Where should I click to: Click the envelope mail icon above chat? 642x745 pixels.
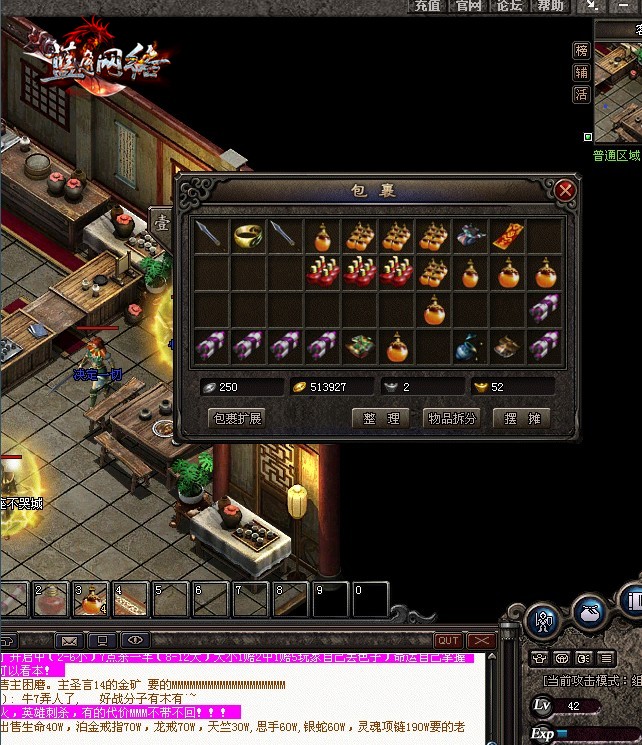click(x=69, y=640)
